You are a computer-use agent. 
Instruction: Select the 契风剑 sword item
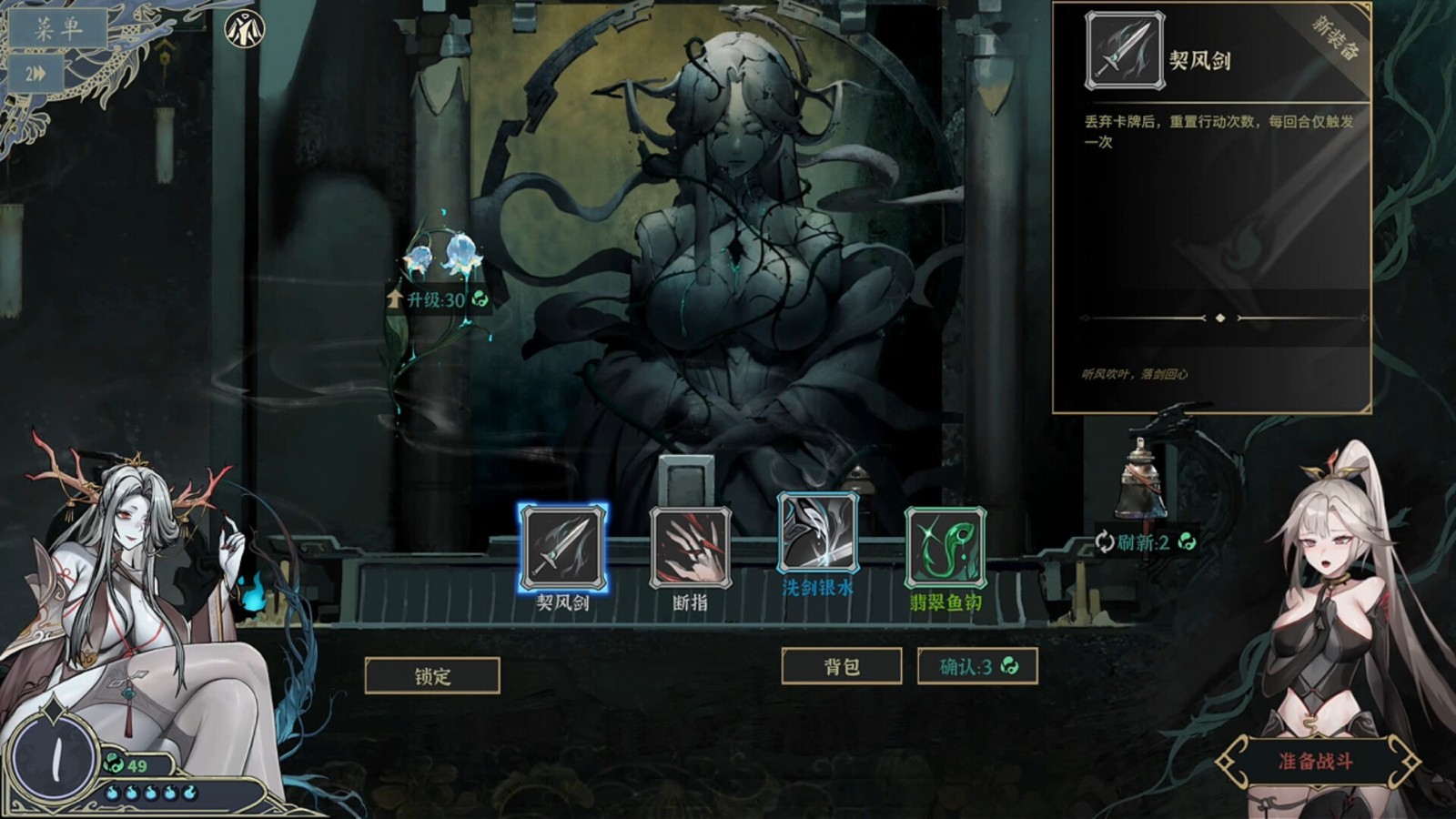562,548
